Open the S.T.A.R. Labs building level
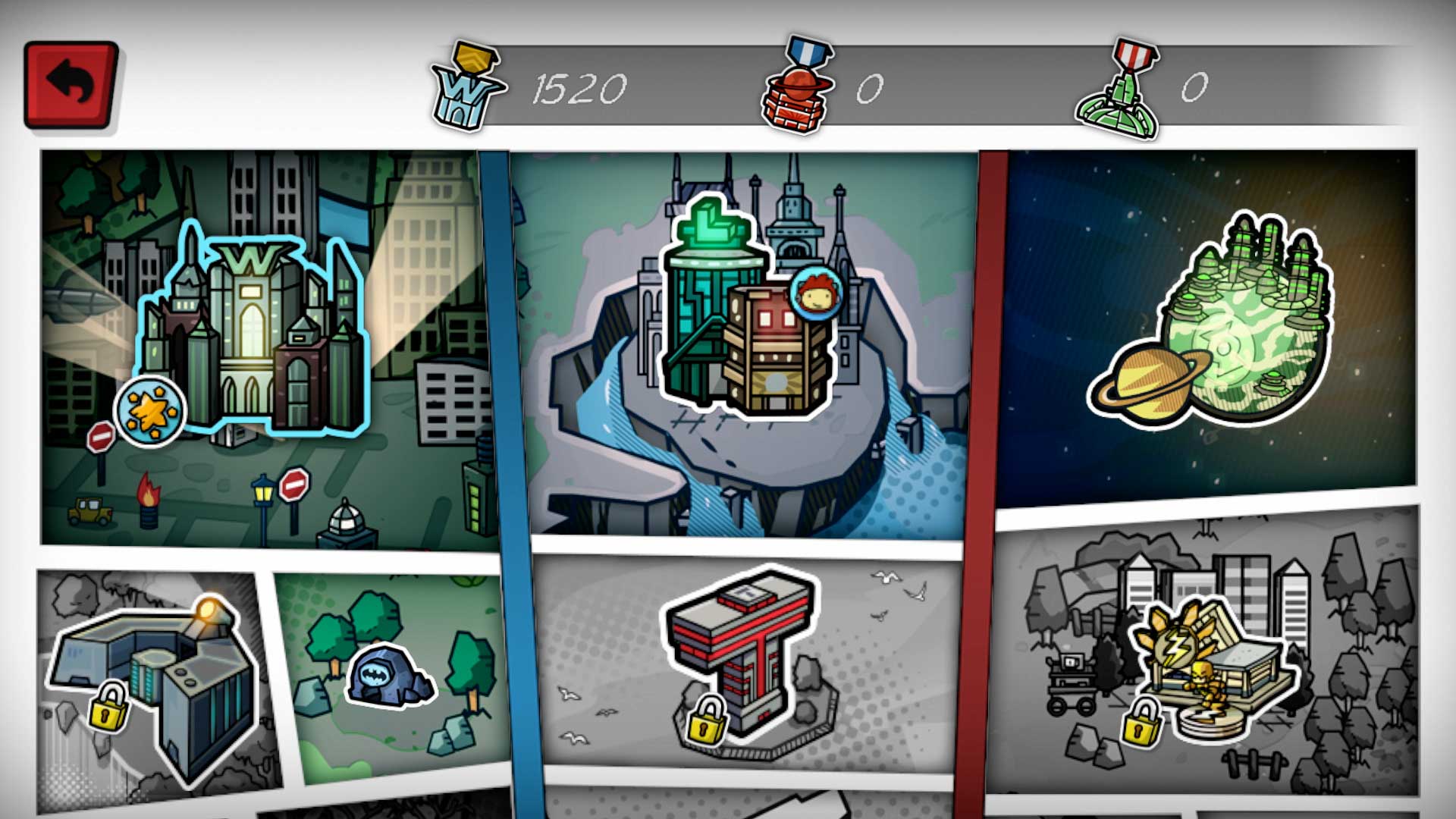Screen dimensions: 1456x819 click(713, 303)
